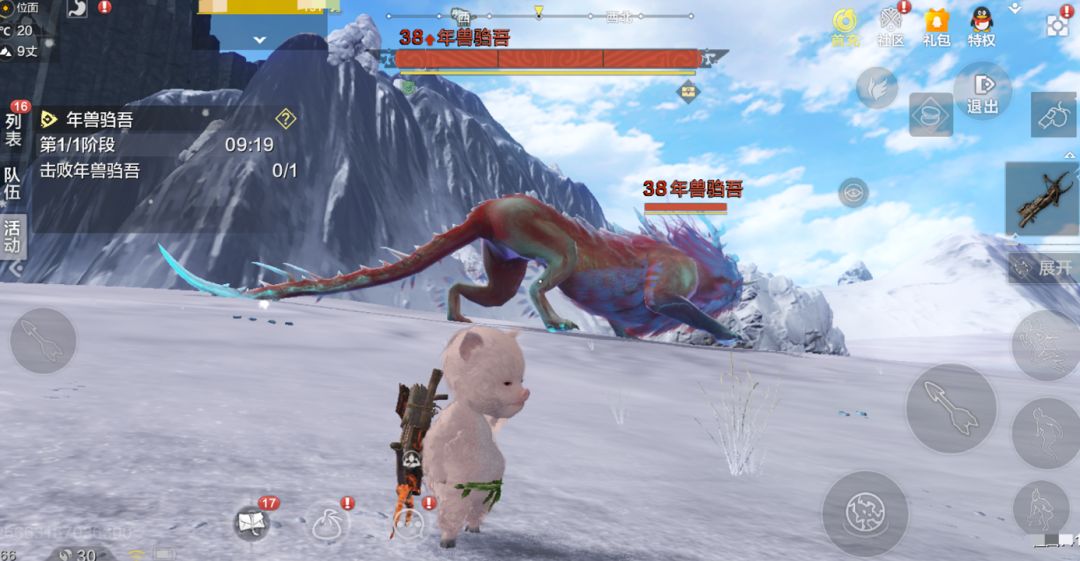Open the 社区 community page
The height and width of the screenshot is (561, 1080).
[x=891, y=26]
